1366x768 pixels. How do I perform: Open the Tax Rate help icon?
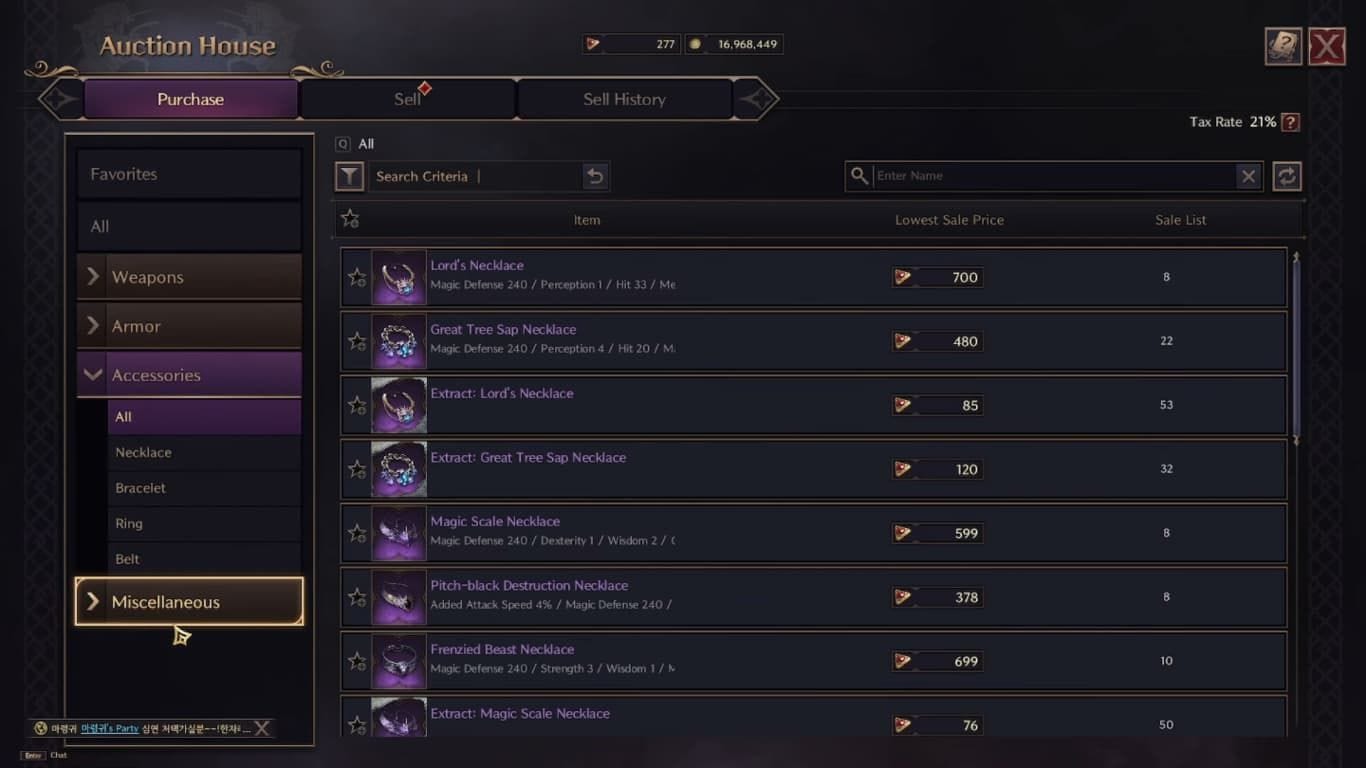point(1288,122)
